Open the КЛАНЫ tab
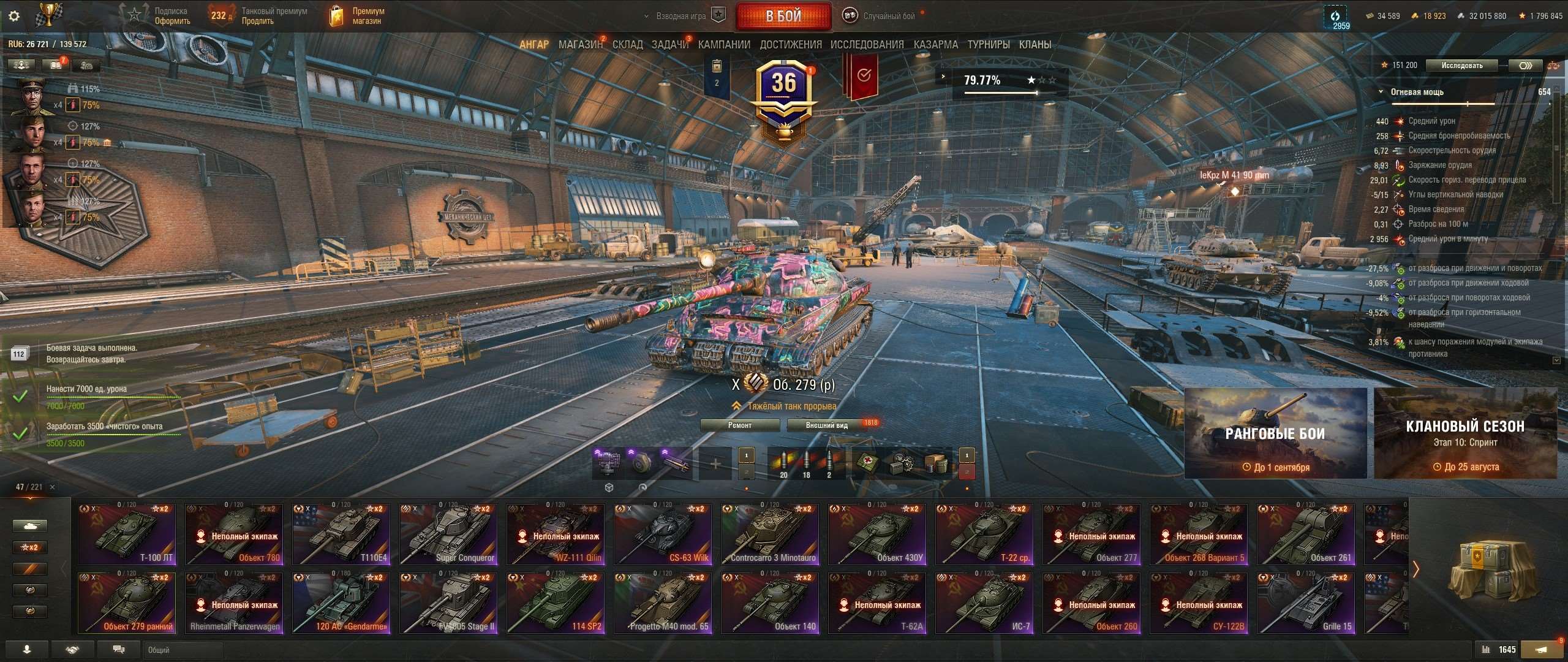The width and height of the screenshot is (1568, 662). tap(1035, 45)
